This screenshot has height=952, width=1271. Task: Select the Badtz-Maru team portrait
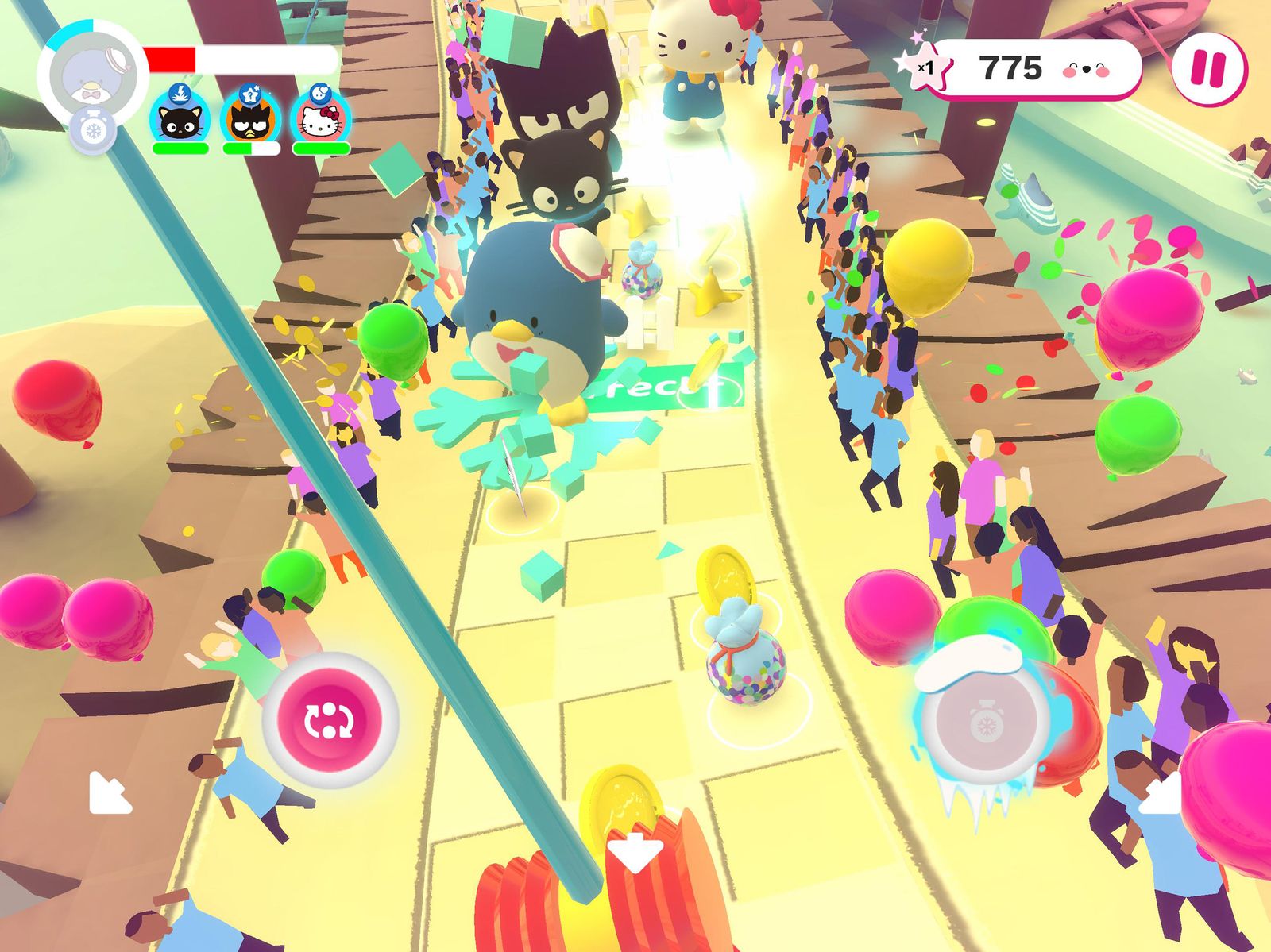(x=250, y=121)
